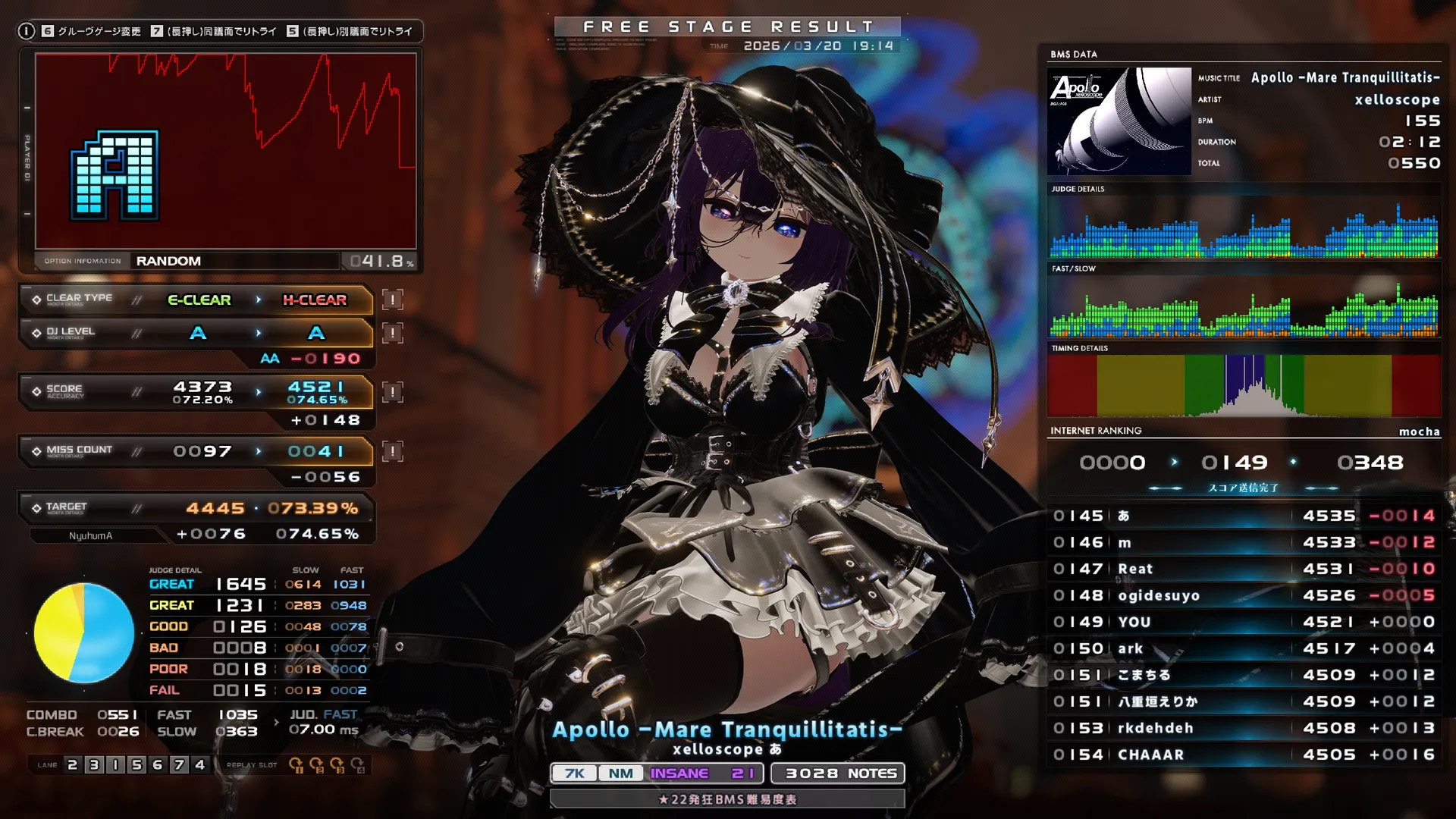This screenshot has width=1456, height=819.
Task: Switch to the NM gauge tab
Action: [620, 773]
